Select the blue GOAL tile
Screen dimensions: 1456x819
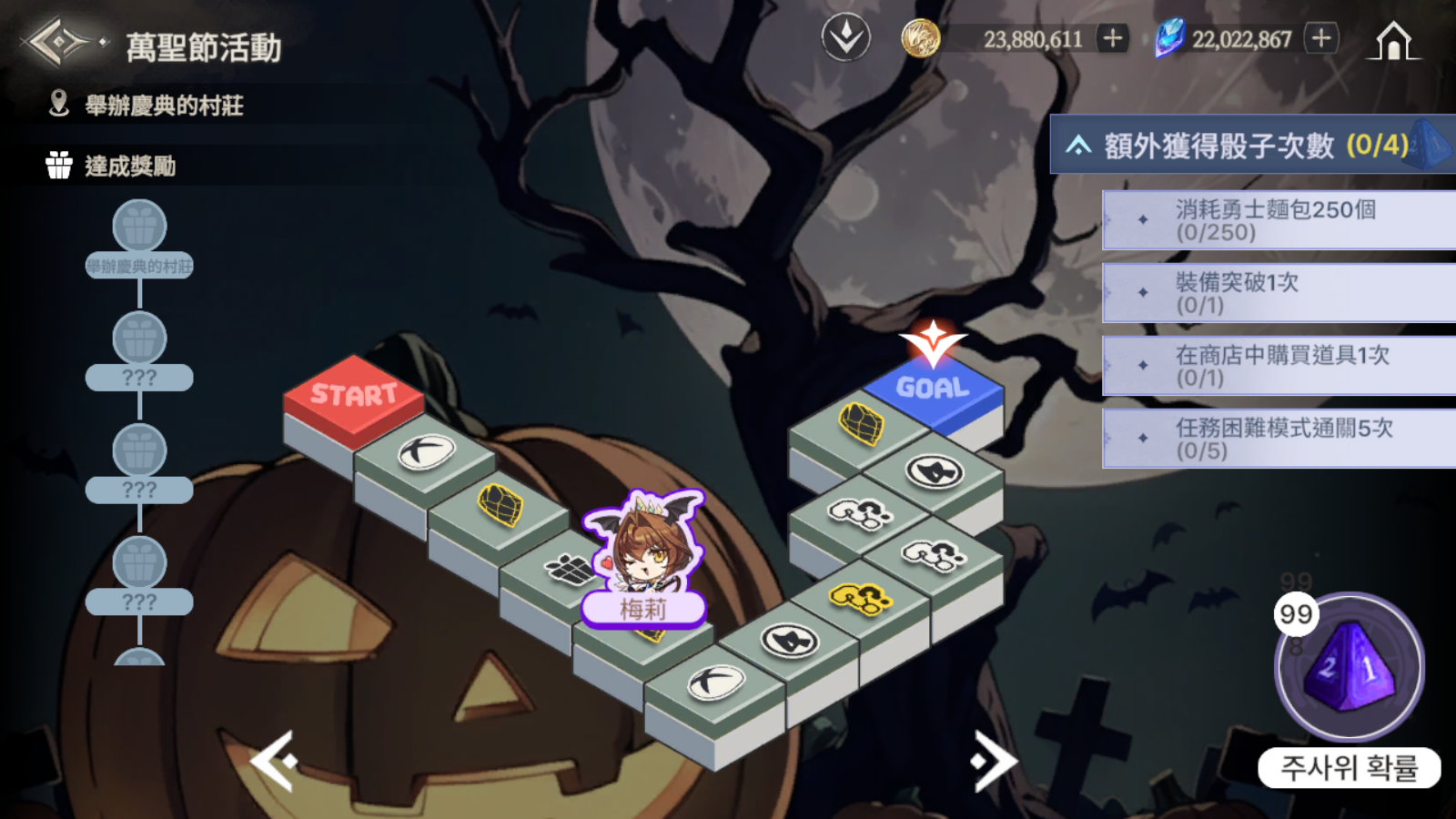tap(933, 389)
